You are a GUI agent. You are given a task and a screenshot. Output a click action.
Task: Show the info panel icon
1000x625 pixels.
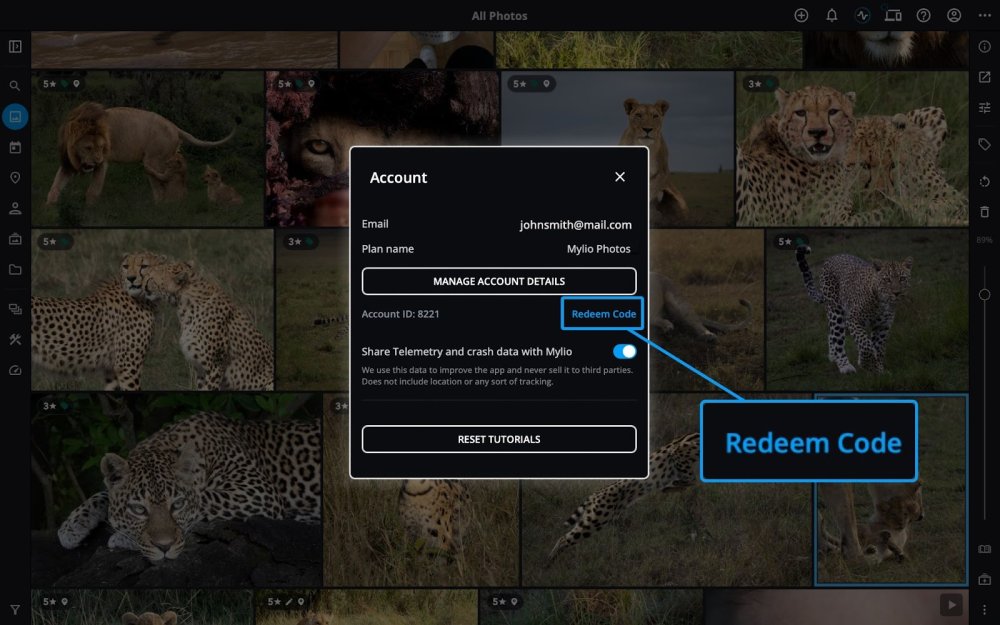tap(985, 46)
